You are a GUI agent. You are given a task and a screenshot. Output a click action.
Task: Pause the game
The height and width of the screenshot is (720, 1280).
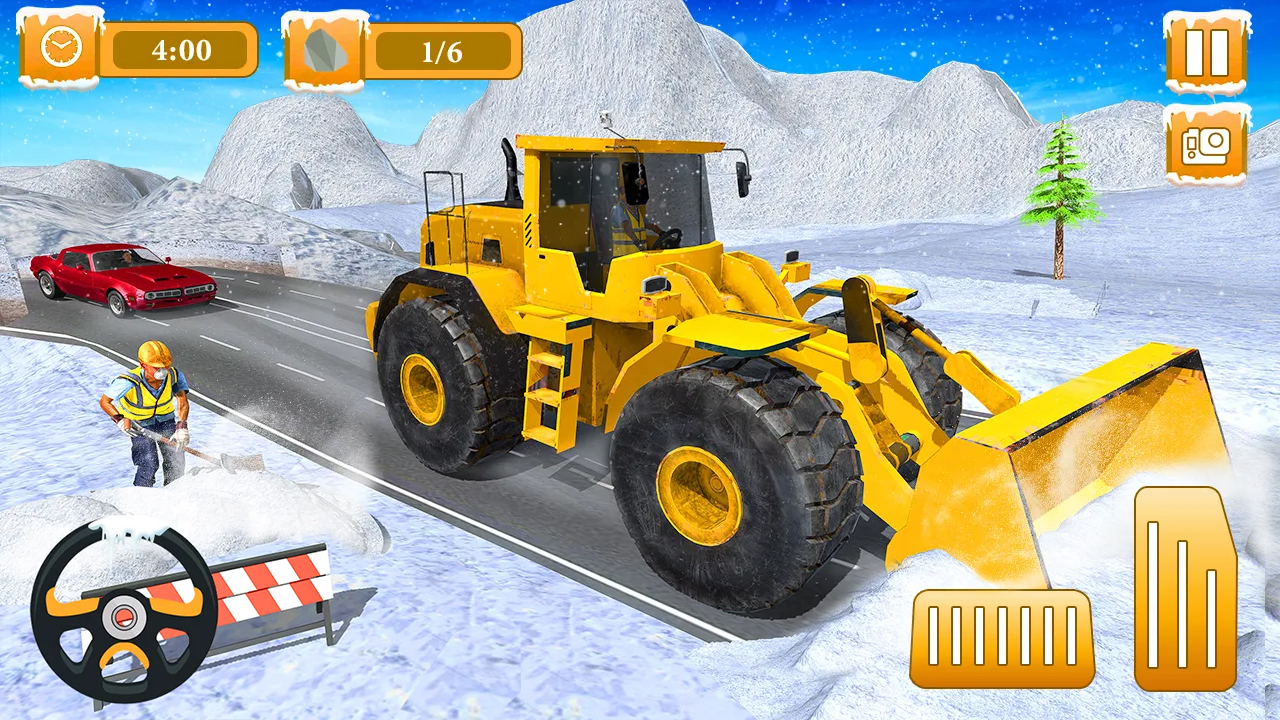1204,55
